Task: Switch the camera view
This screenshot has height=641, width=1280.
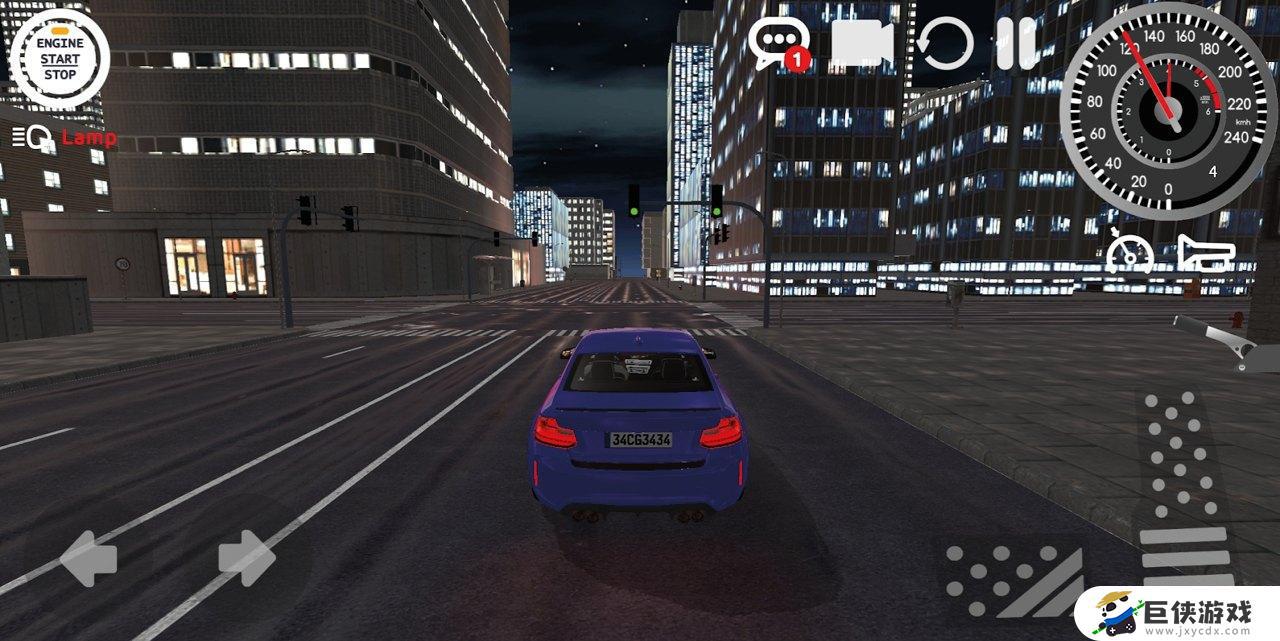Action: [x=861, y=44]
